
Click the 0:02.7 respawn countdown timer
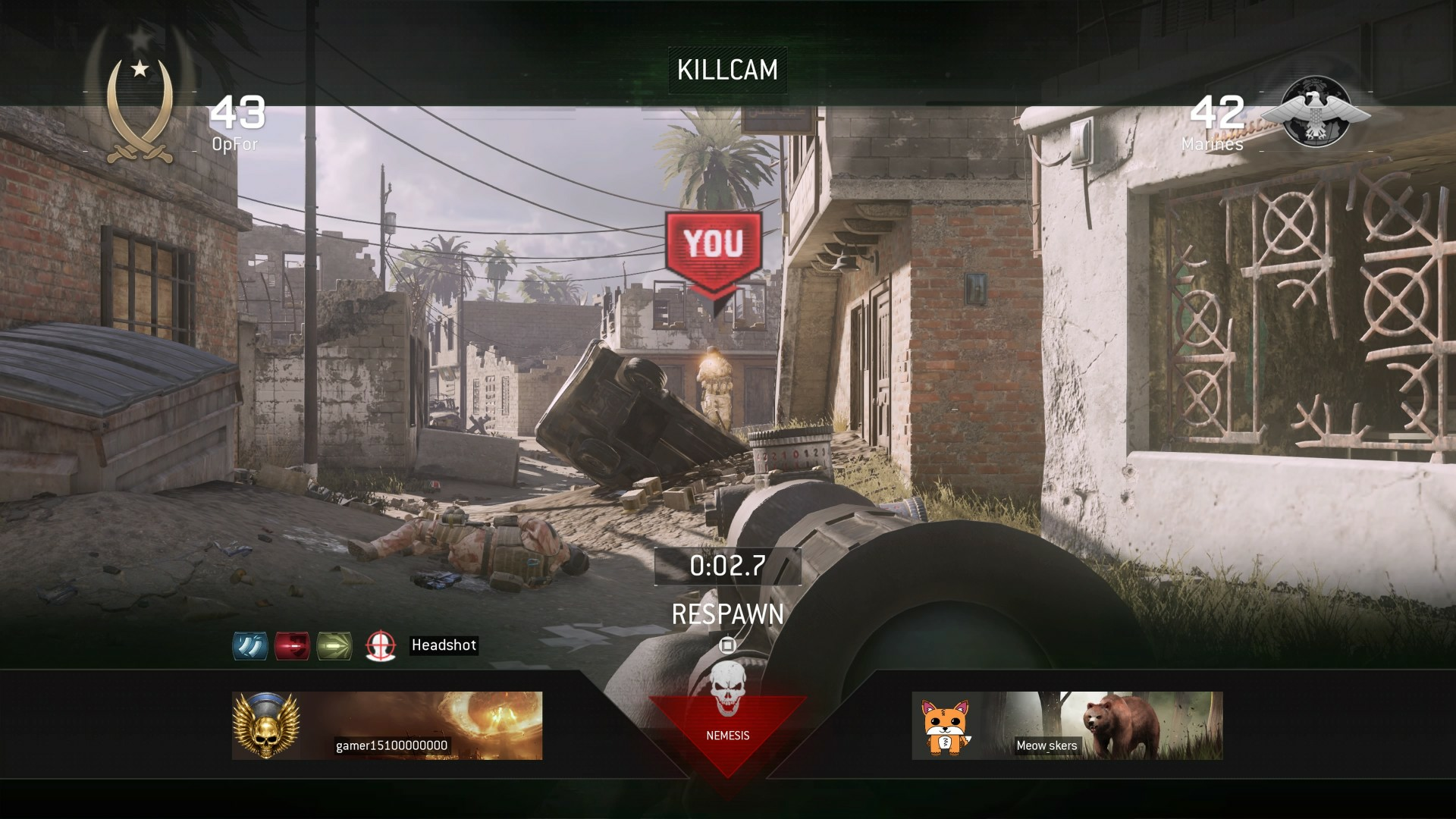[x=726, y=564]
